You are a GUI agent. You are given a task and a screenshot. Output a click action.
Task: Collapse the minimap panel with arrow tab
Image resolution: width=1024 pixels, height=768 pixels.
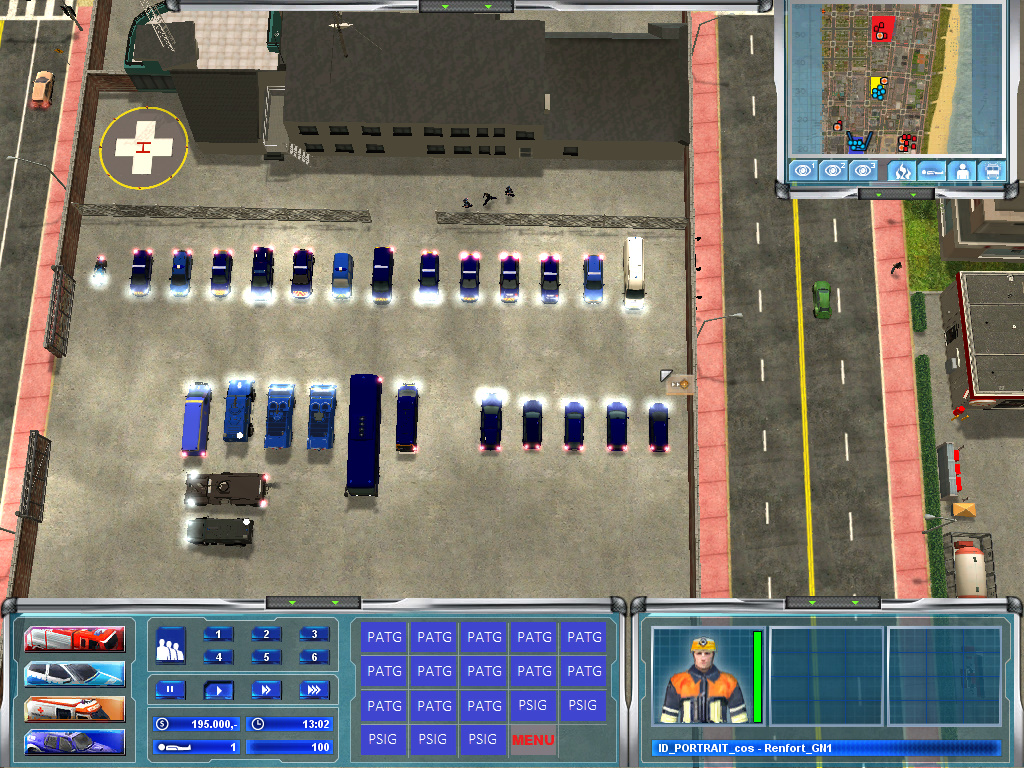tap(895, 193)
